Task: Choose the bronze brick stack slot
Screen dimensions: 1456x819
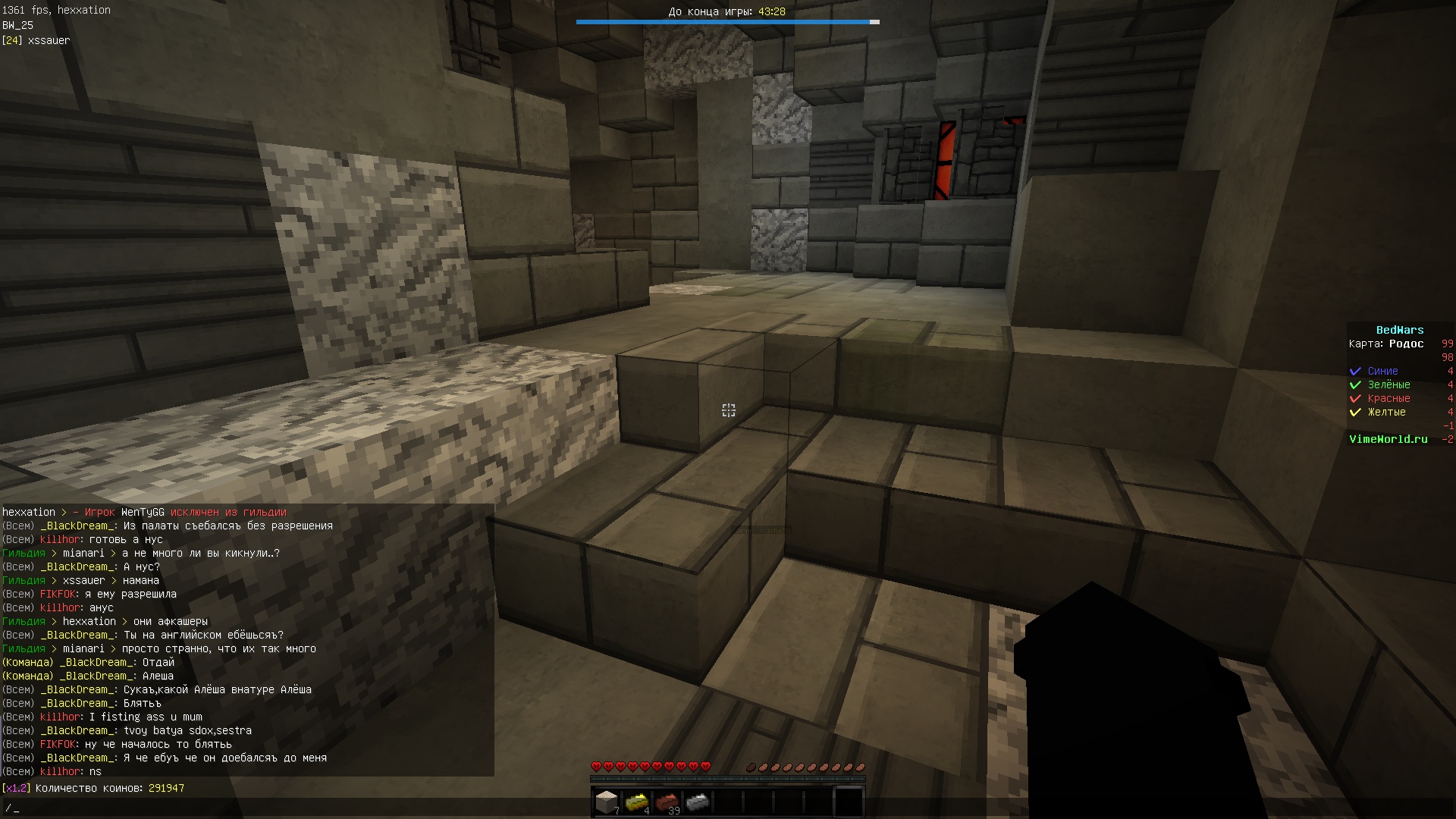Action: (667, 802)
